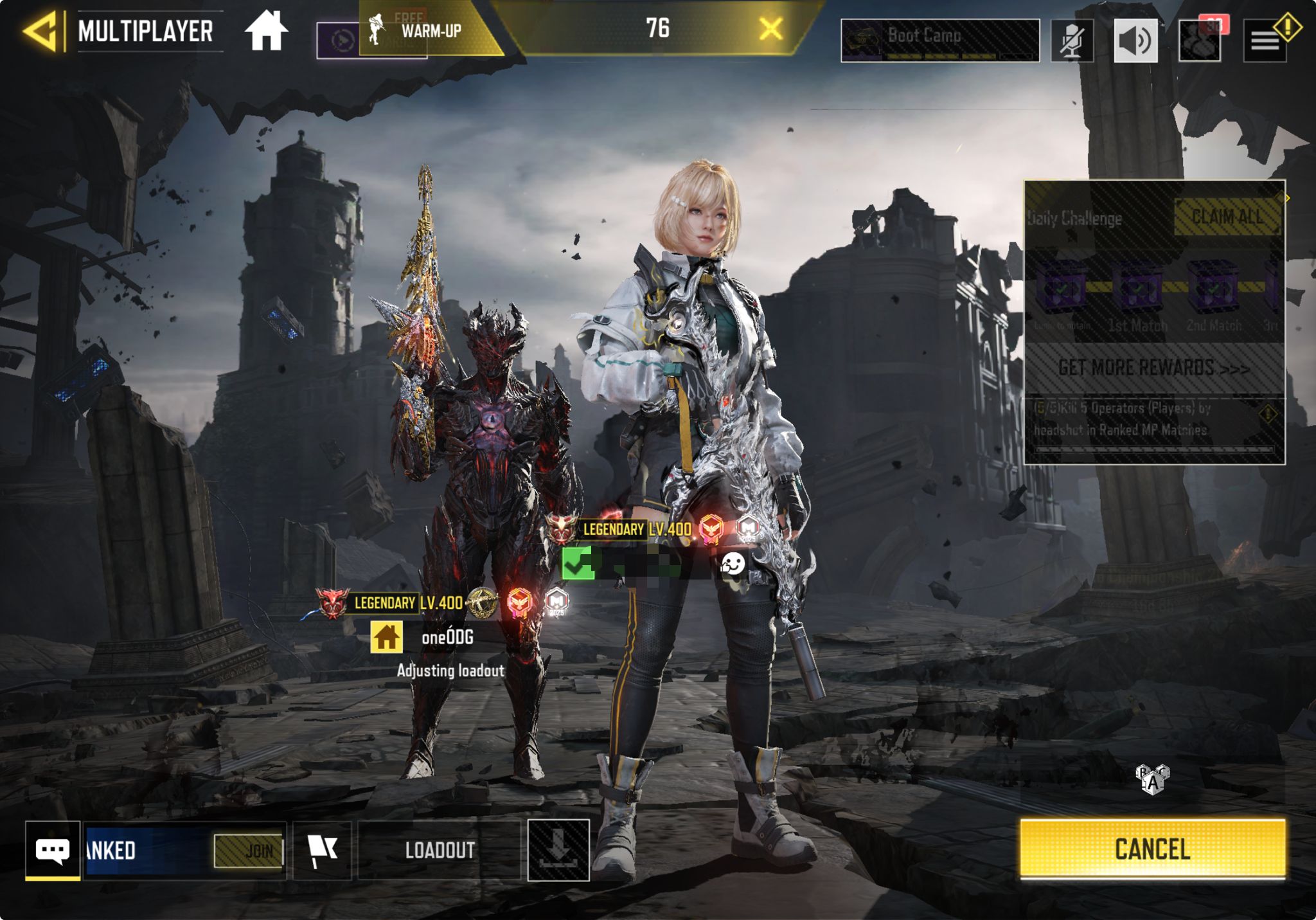Go back using the yellow arrow
The height and width of the screenshot is (920, 1316).
42,30
